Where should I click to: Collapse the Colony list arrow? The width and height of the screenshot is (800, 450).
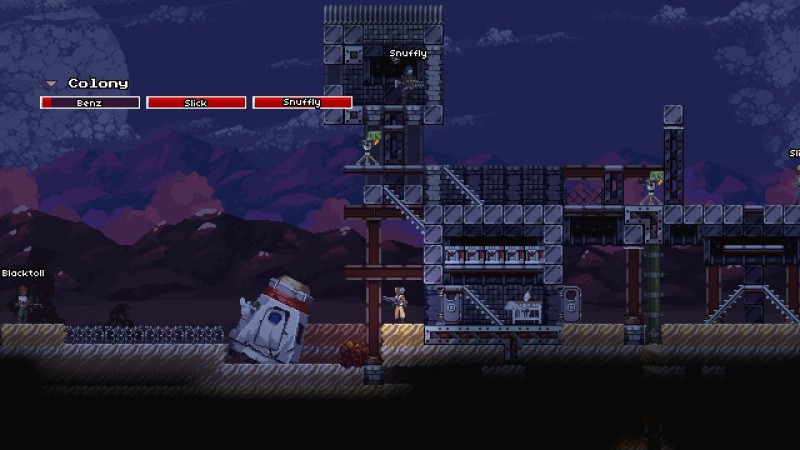(50, 84)
